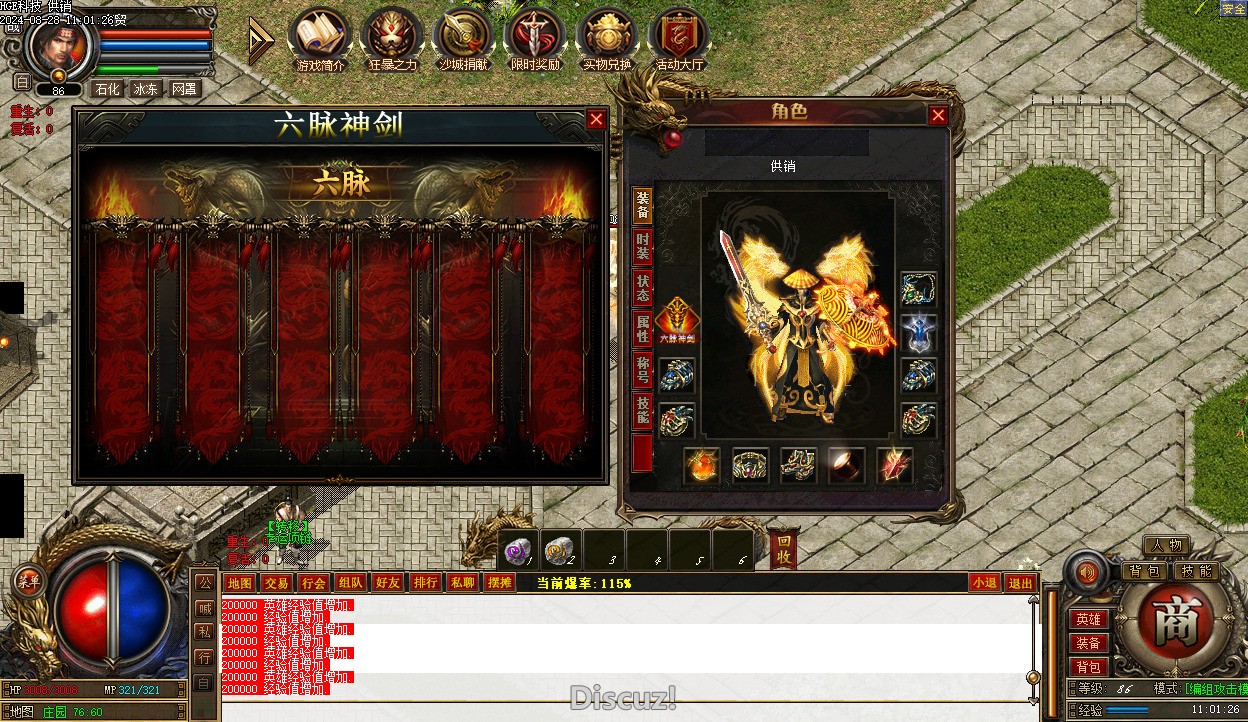This screenshot has height=722, width=1248.
Task: Use the purple scroll in hotbar slot 1
Action: [x=518, y=549]
